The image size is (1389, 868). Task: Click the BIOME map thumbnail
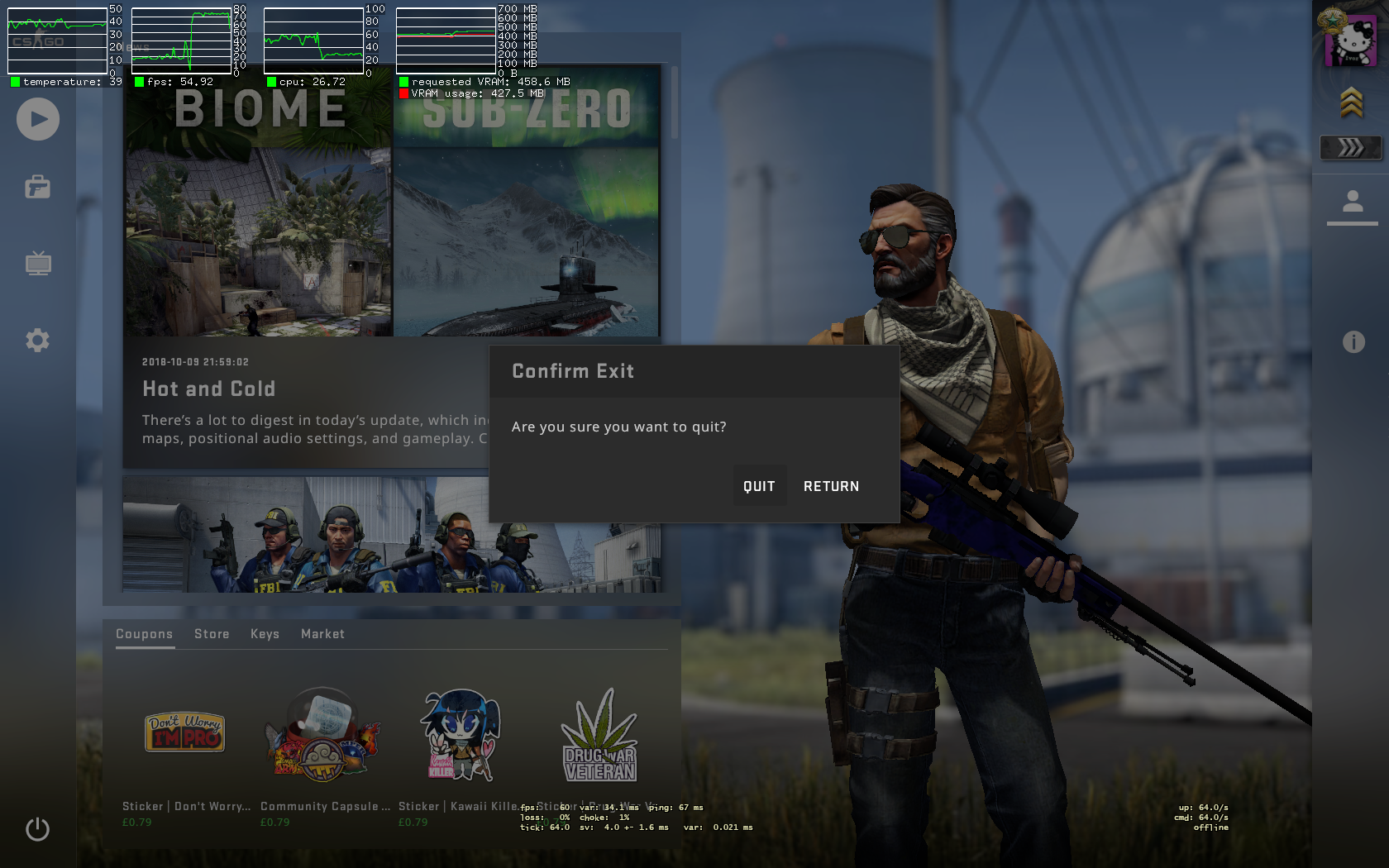pos(257,207)
